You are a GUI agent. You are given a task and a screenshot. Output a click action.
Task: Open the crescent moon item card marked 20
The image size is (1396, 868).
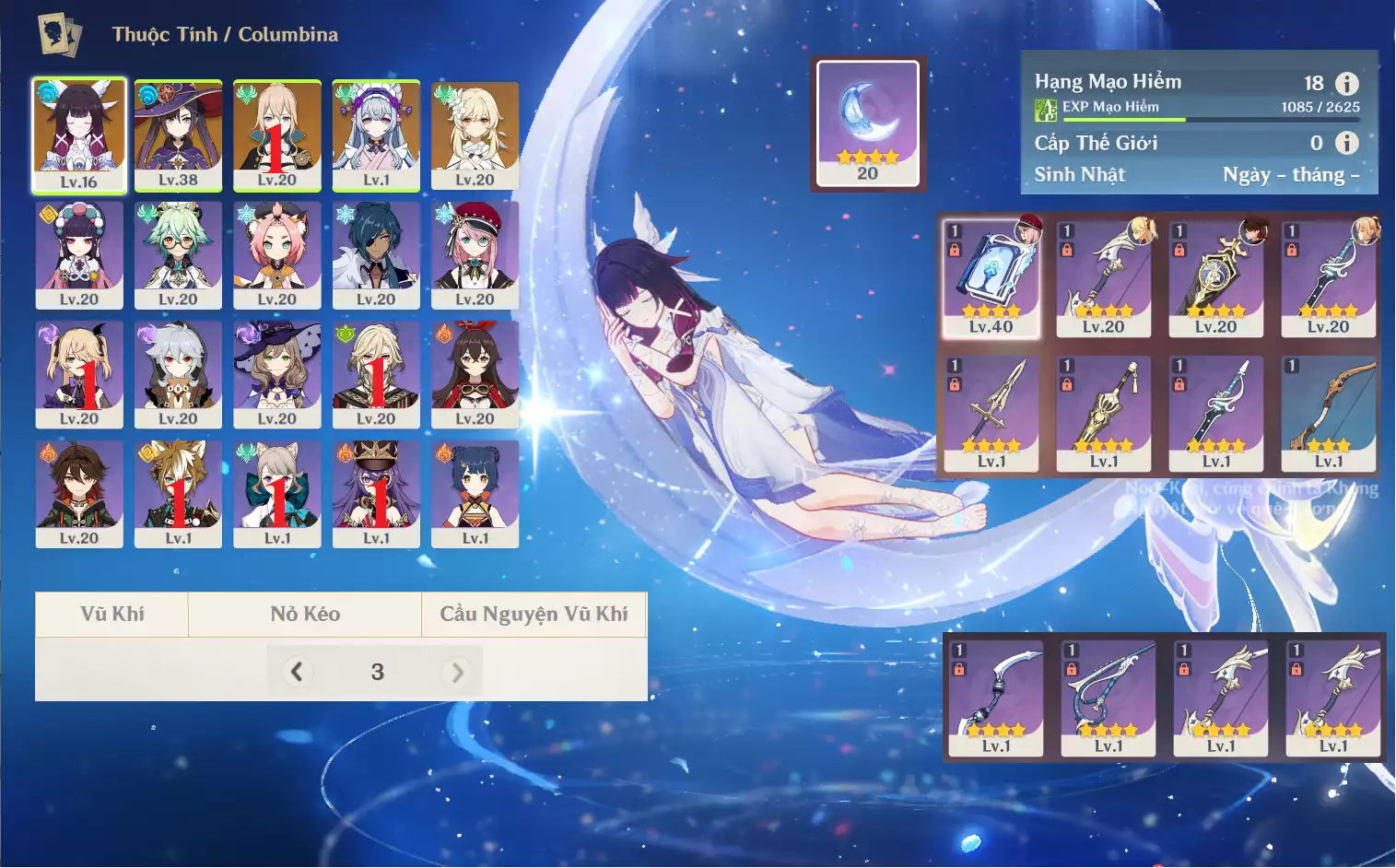point(867,123)
